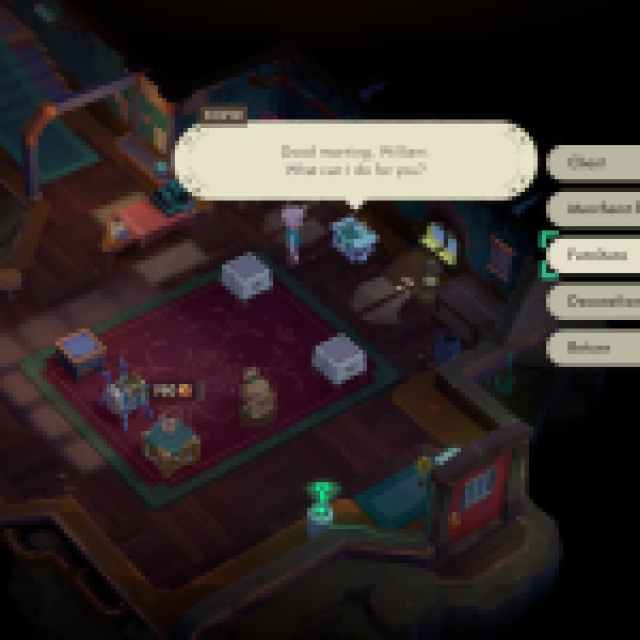Choose the Chest dialogue option

[x=593, y=163]
